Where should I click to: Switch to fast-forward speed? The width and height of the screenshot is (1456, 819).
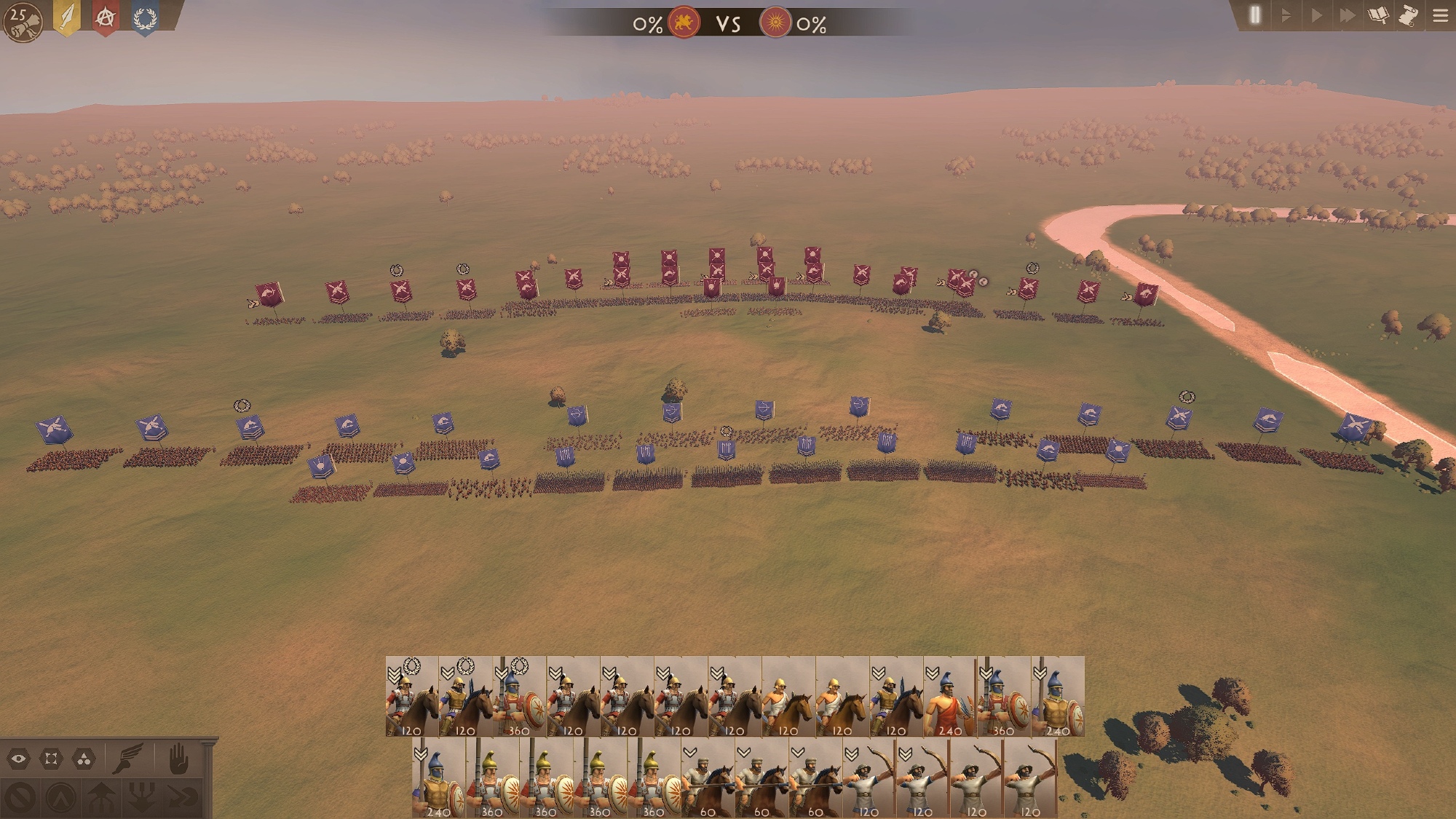click(1347, 15)
